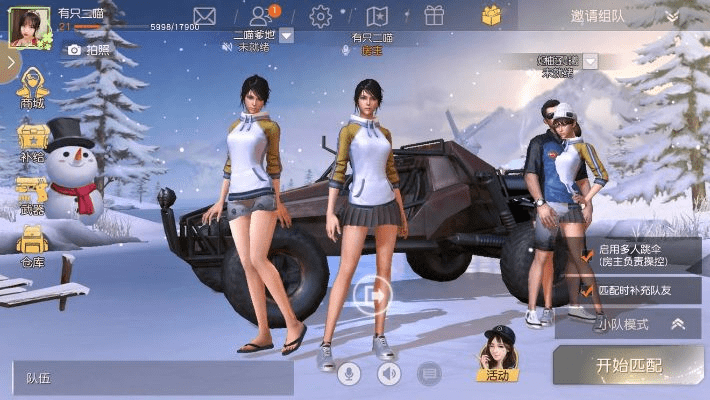Open the map icon in the top bar
Viewport: 710px width, 400px height.
[x=377, y=16]
